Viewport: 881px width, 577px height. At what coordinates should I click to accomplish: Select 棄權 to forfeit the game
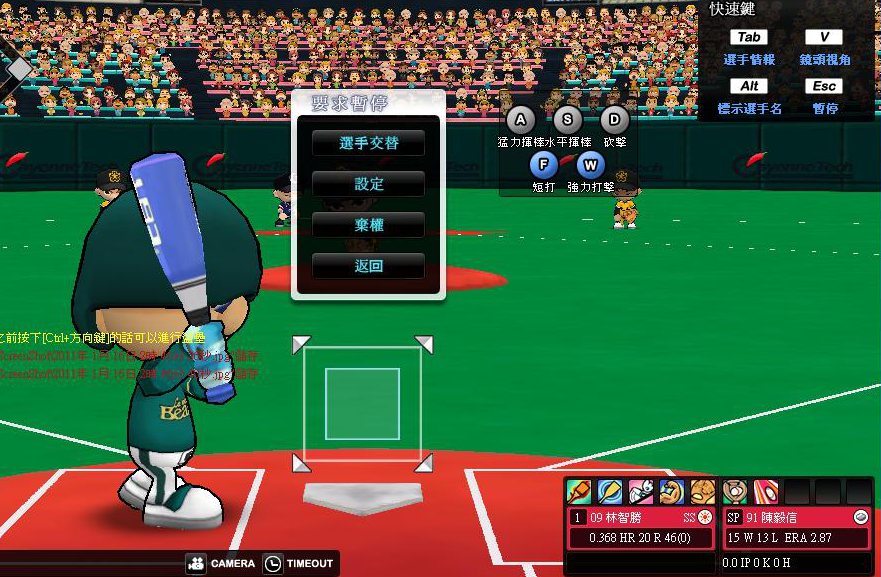pos(368,225)
